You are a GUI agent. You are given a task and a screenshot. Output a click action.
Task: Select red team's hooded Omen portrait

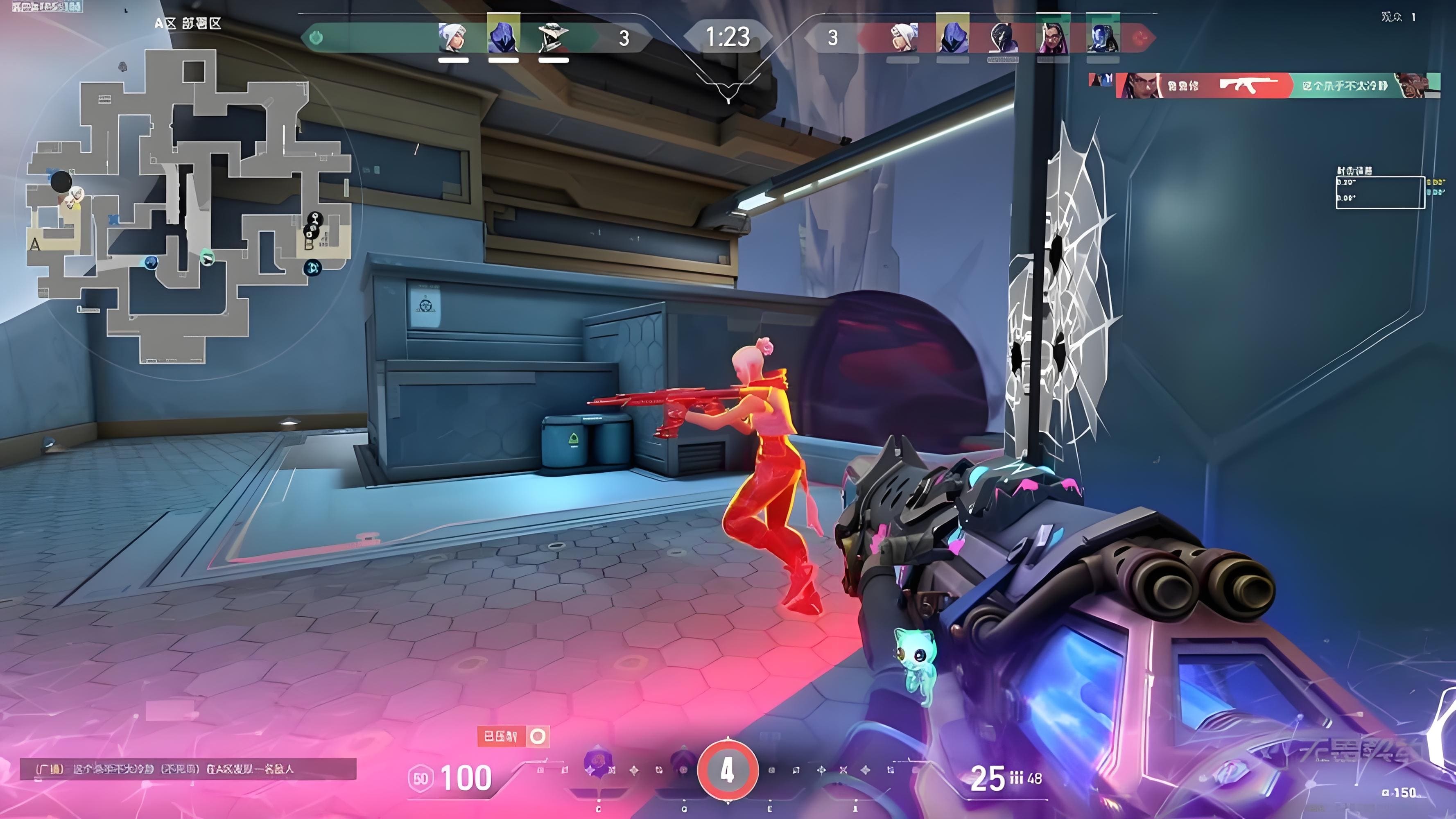click(x=952, y=35)
